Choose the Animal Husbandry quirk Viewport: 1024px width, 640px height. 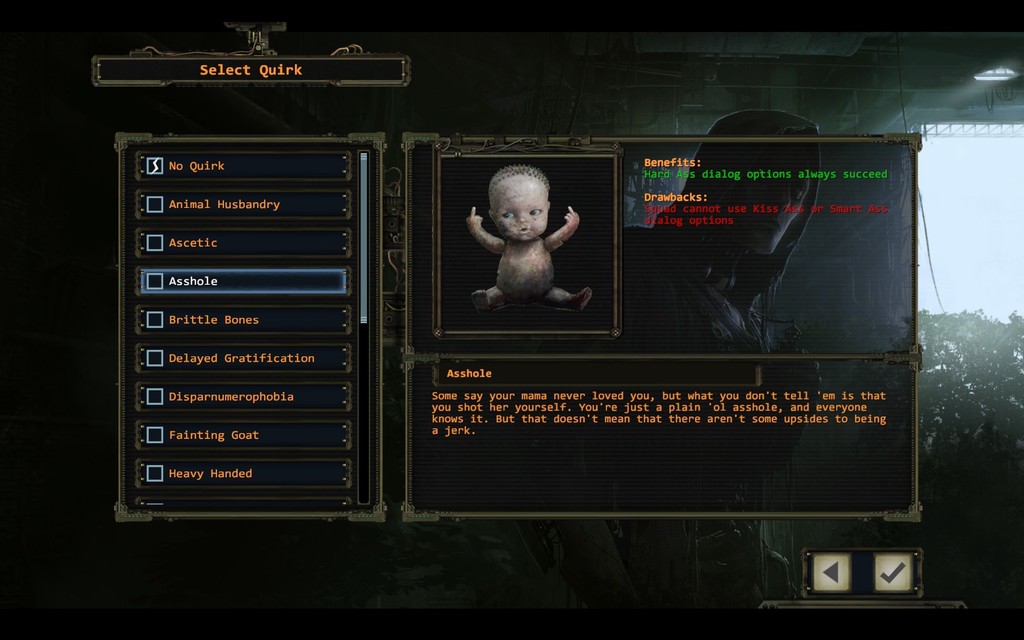pyautogui.click(x=245, y=204)
